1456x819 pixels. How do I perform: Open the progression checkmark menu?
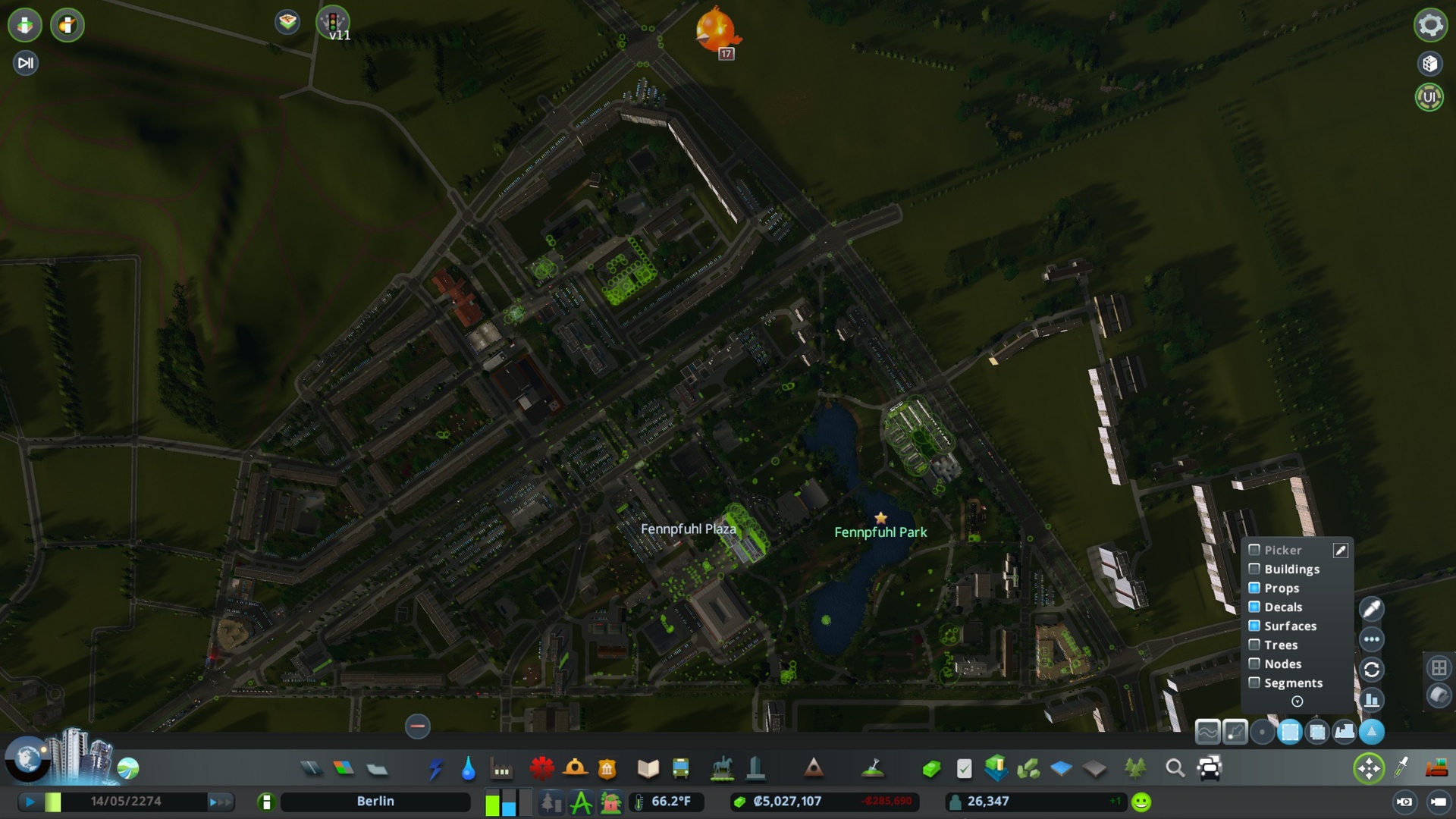[x=964, y=768]
